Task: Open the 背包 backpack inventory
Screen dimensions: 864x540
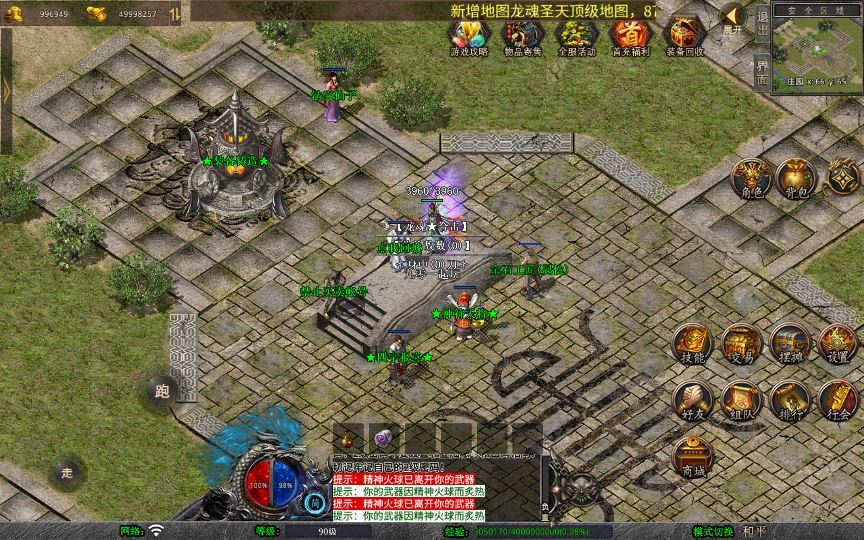Action: point(797,178)
